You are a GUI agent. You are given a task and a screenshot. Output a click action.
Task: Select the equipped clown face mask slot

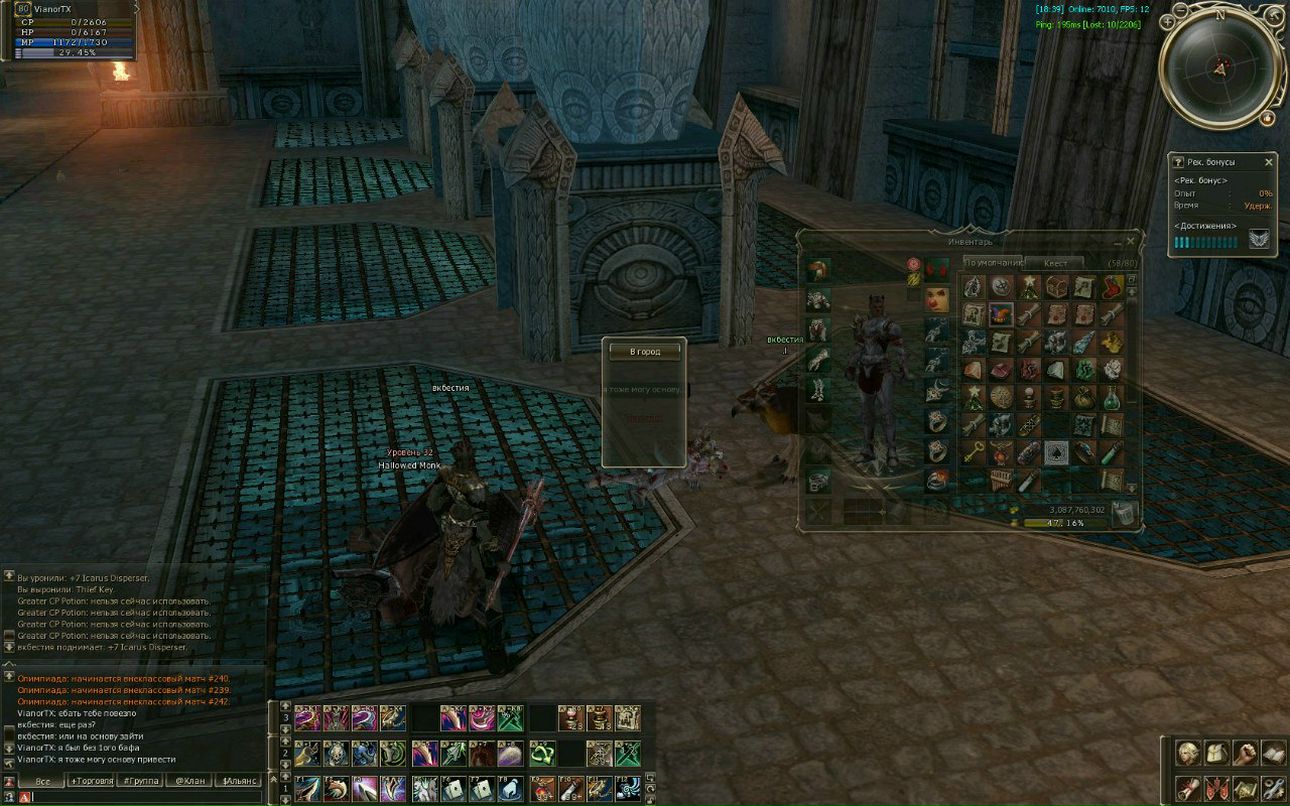coord(937,297)
